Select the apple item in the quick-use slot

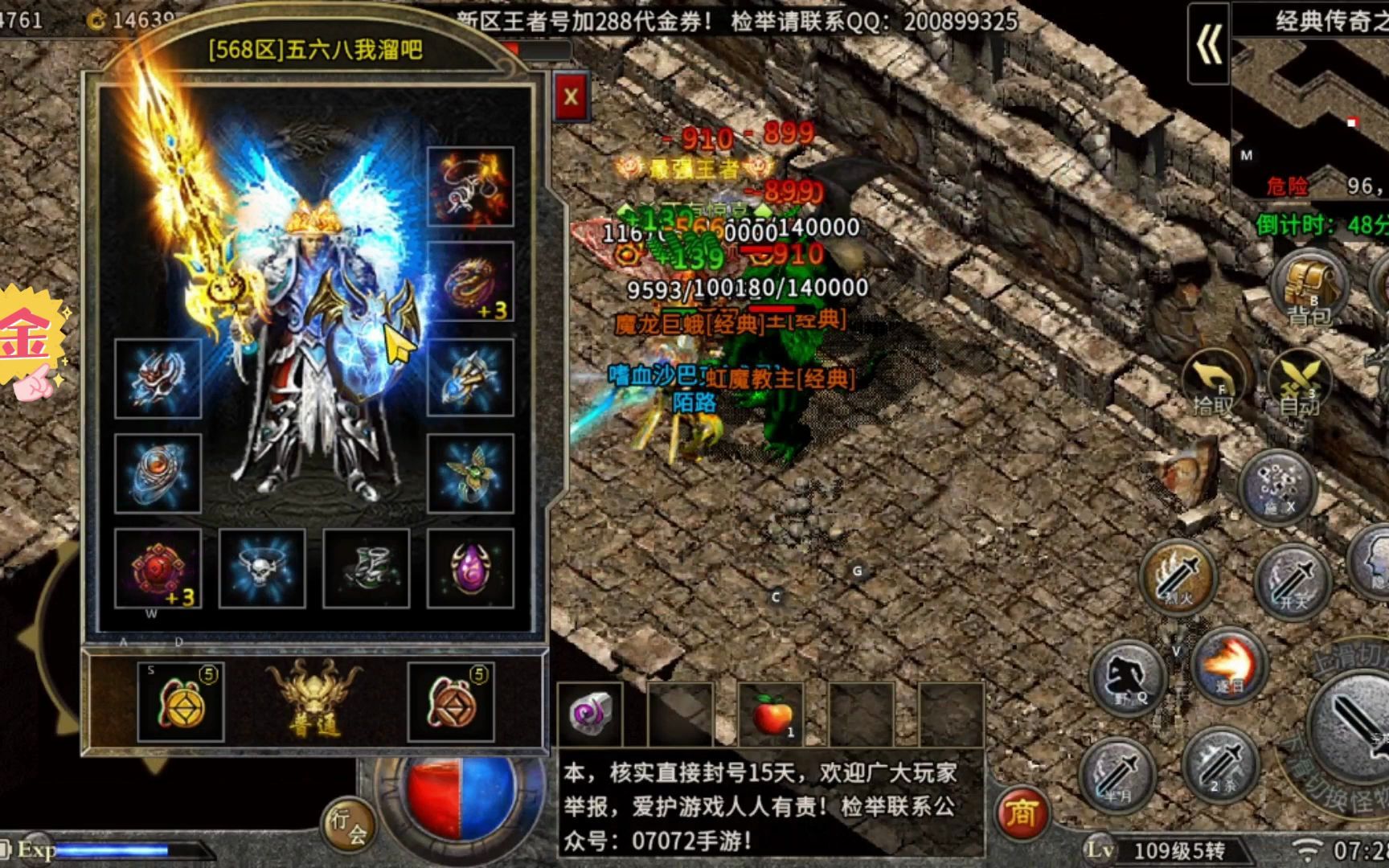pos(772,715)
